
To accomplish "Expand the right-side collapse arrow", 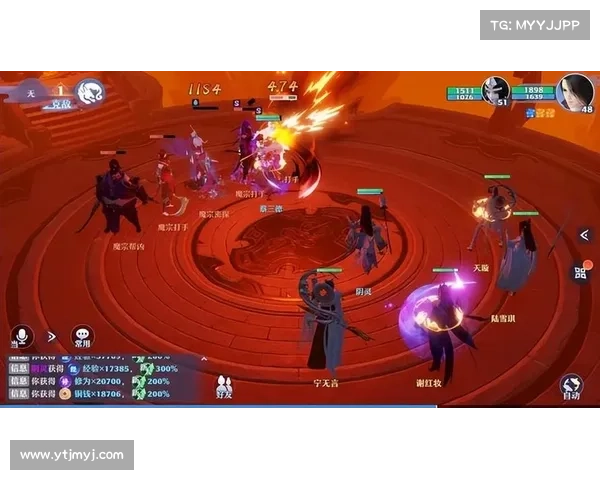I will tap(584, 235).
